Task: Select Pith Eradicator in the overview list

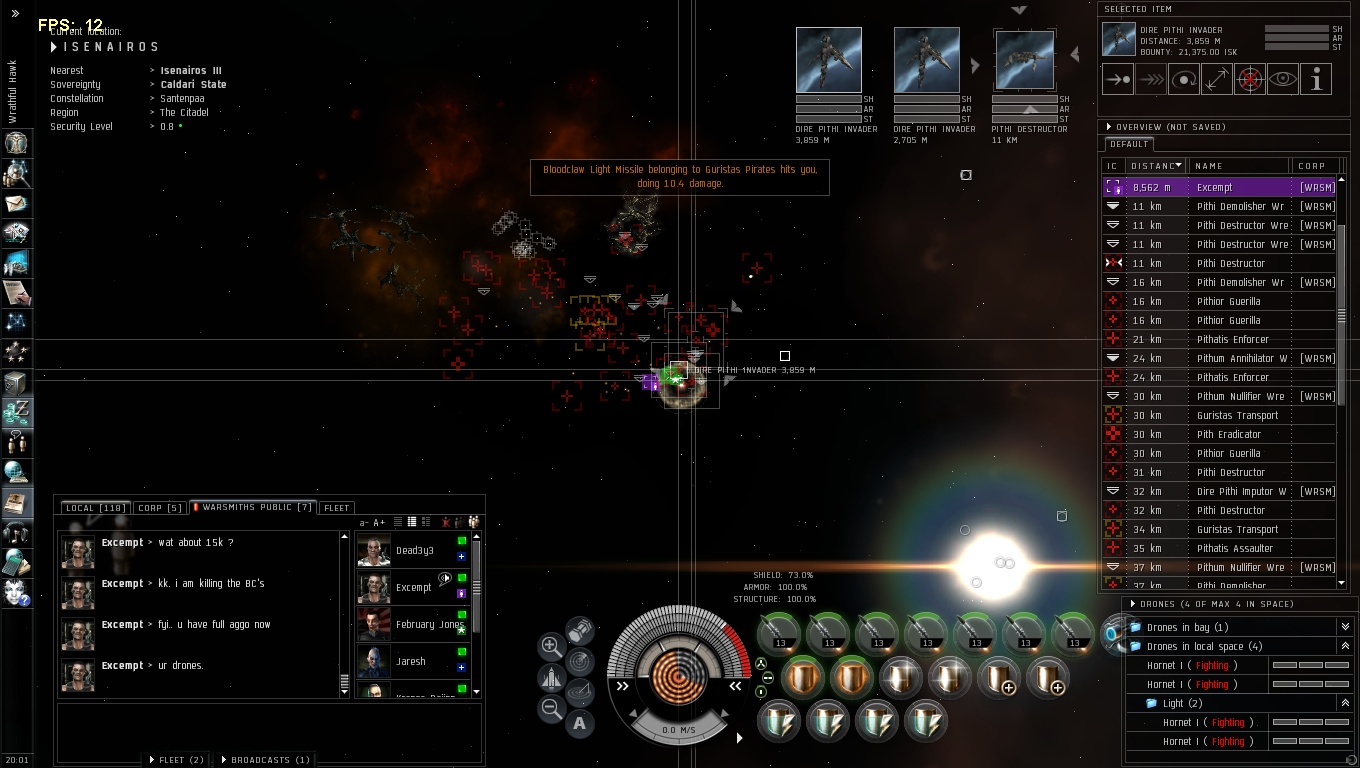Action: click(1228, 435)
